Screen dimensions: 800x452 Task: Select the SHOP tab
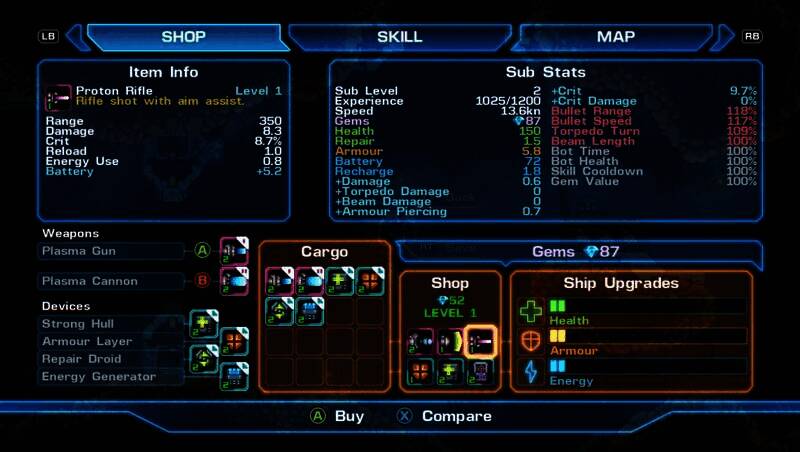click(x=183, y=37)
